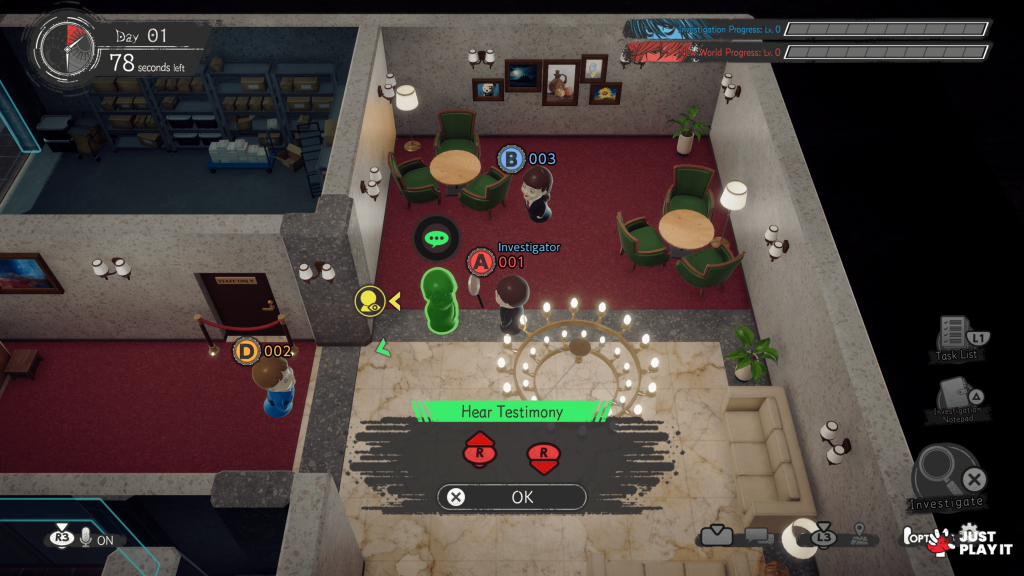This screenshot has width=1024, height=576.
Task: Select player marker B 003
Action: (511, 159)
